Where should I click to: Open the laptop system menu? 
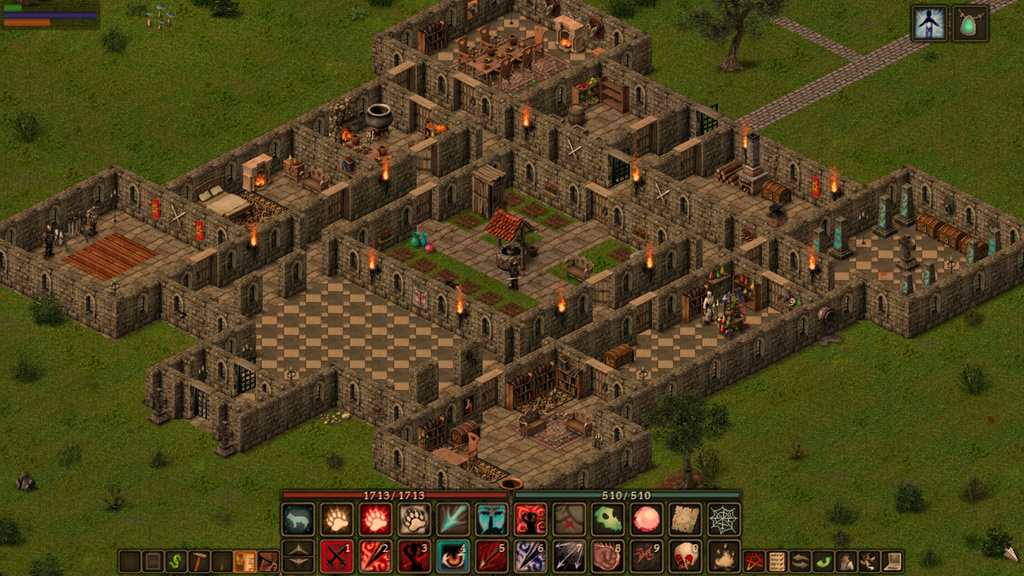coord(893,561)
